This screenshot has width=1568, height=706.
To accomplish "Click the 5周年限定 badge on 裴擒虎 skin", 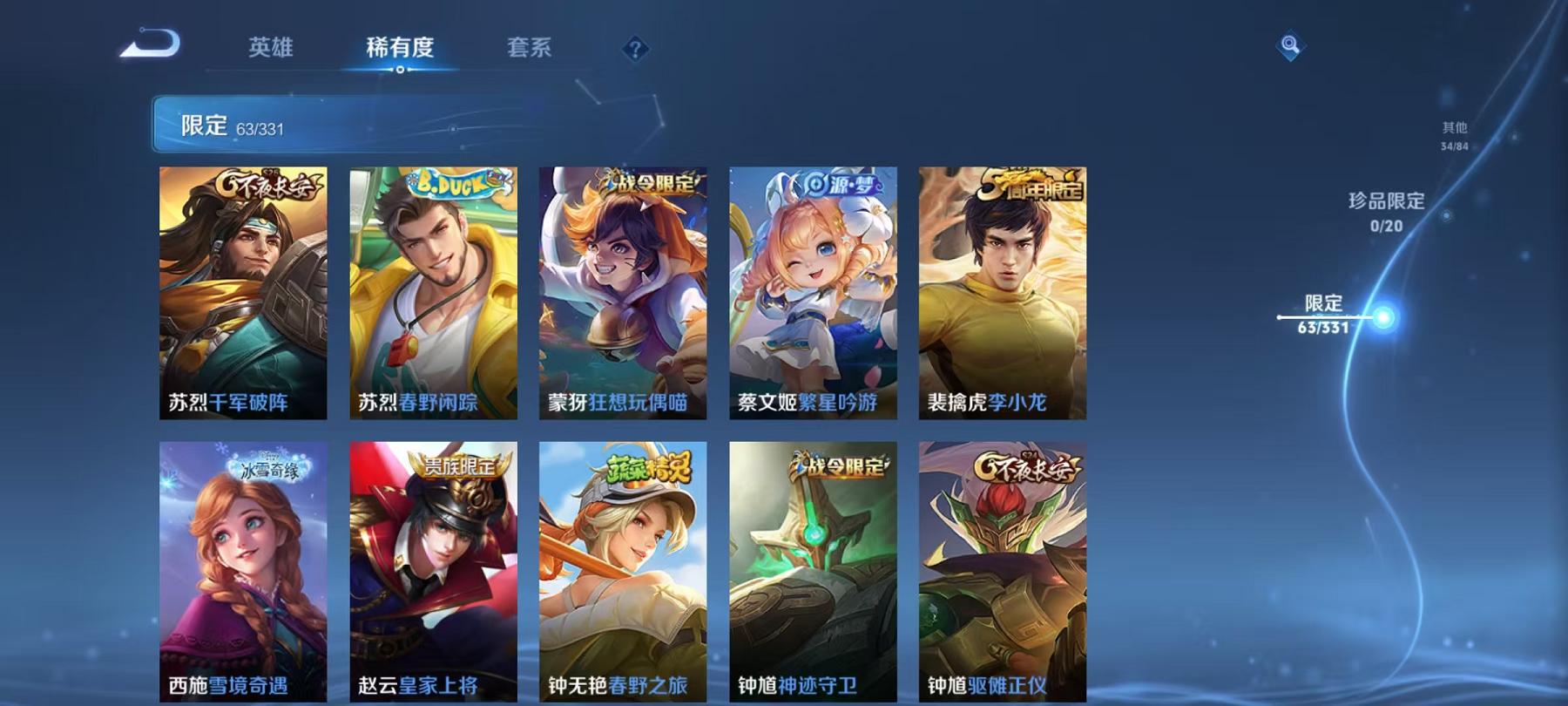I will coord(1031,185).
